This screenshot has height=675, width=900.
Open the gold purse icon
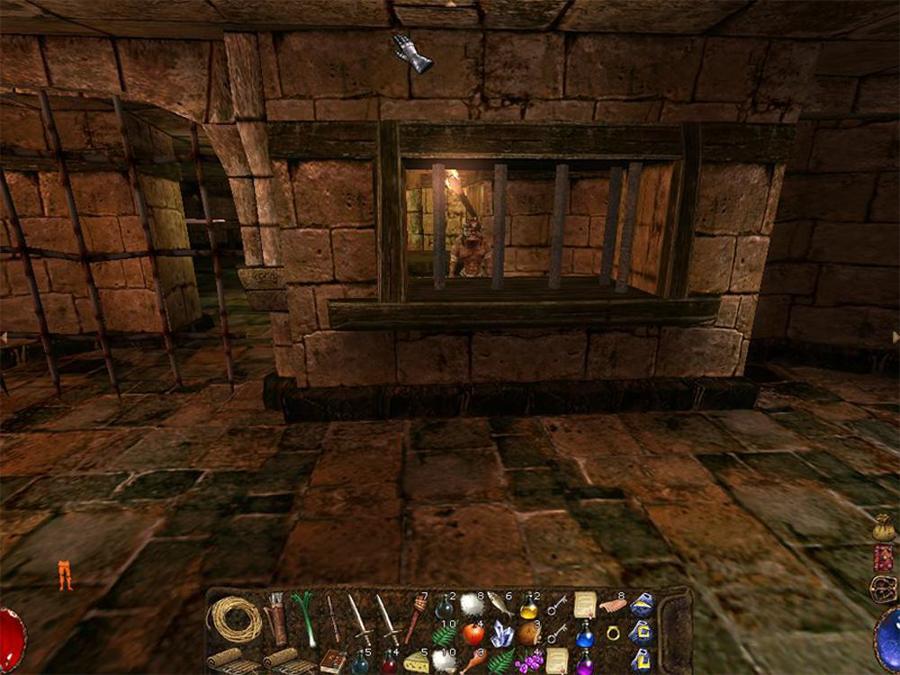click(x=884, y=527)
